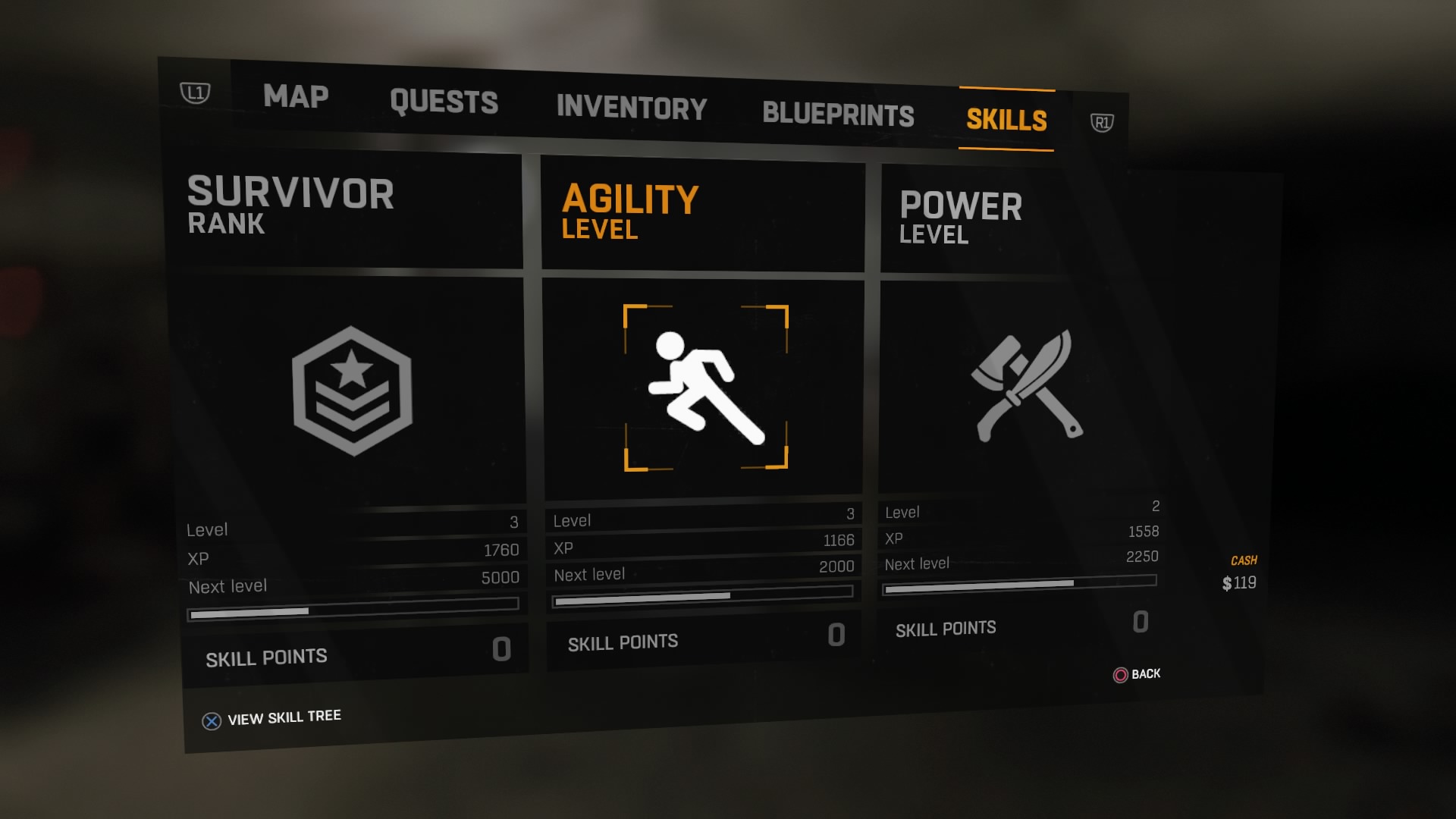
Task: Switch to the Map tab
Action: coord(296,96)
